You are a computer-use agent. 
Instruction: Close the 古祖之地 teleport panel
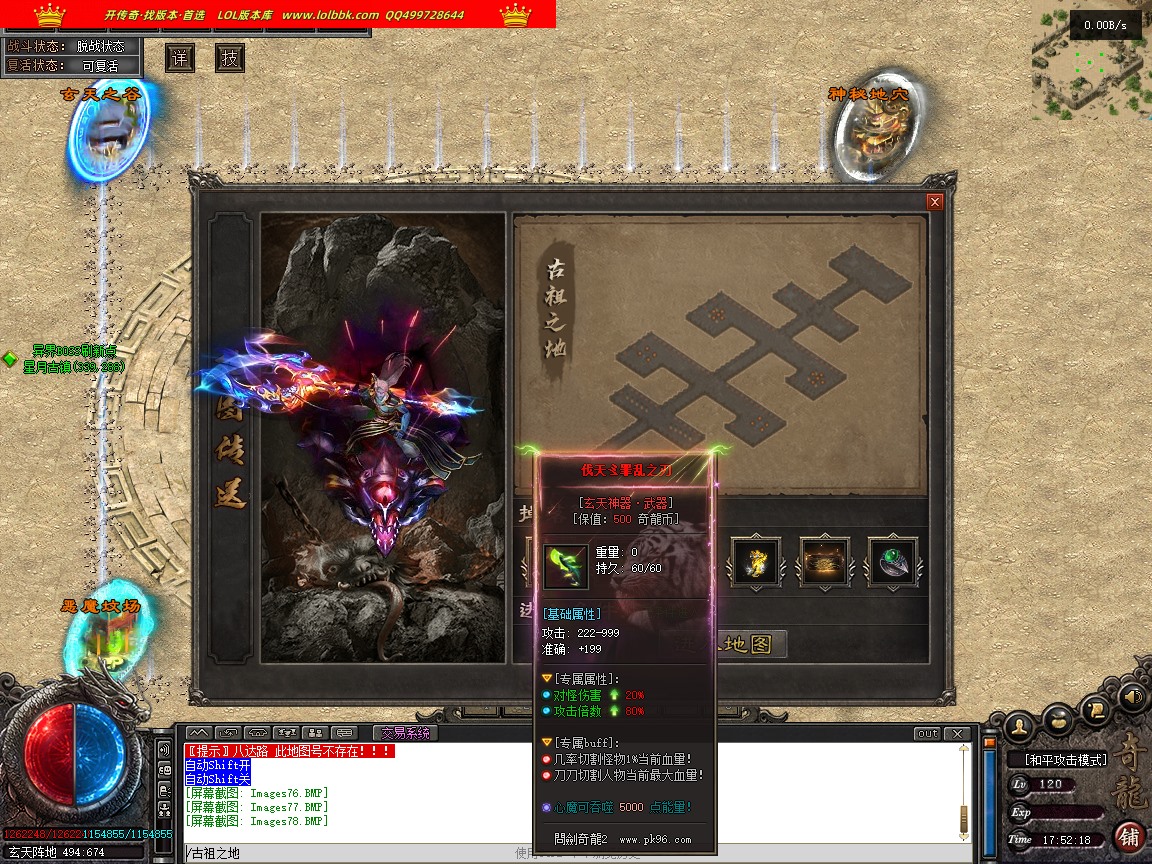tap(935, 202)
